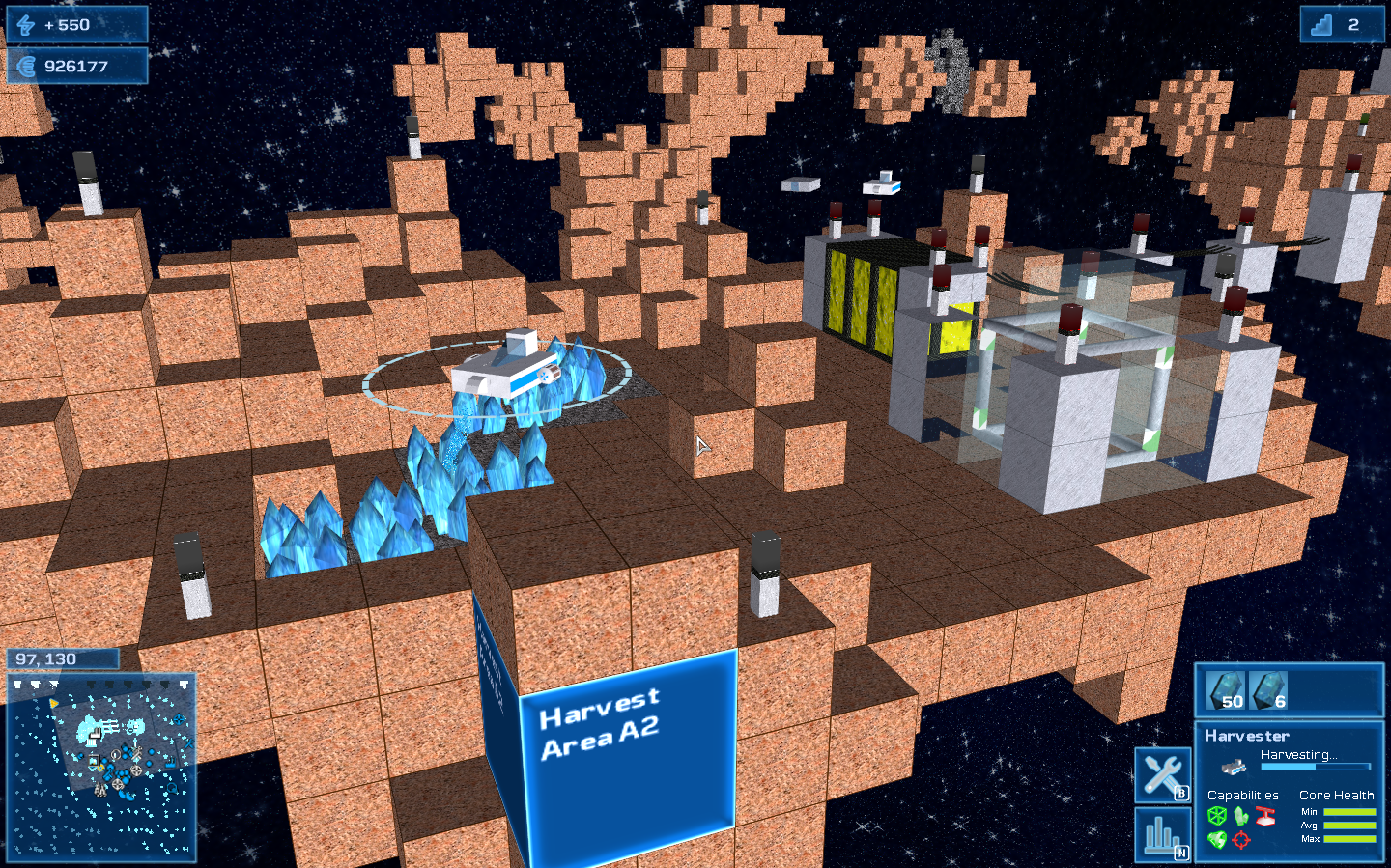1391x868 pixels.
Task: Open the level indicator showing 2
Action: tap(1341, 25)
